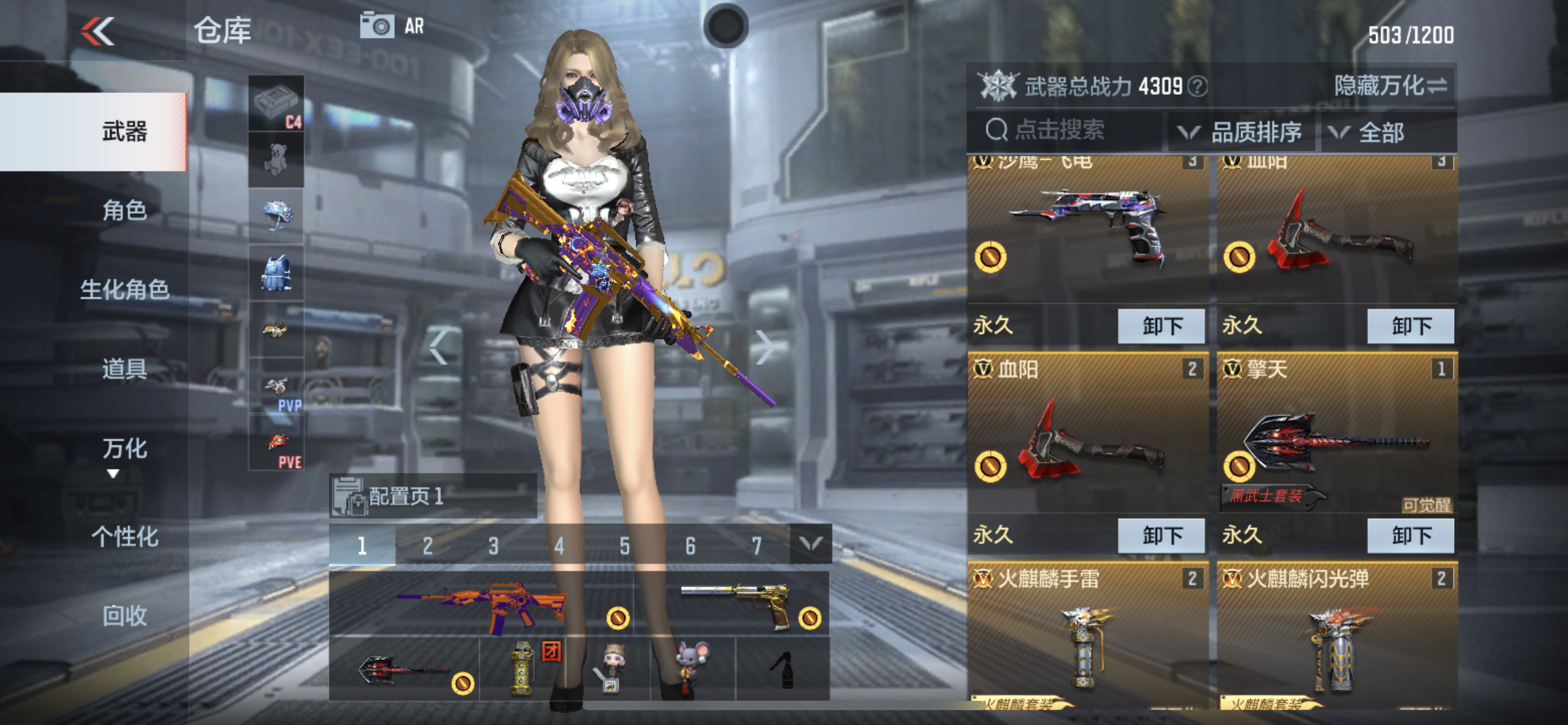The image size is (1568, 725).
Task: Go back using the double-arrow button
Action: click(98, 31)
